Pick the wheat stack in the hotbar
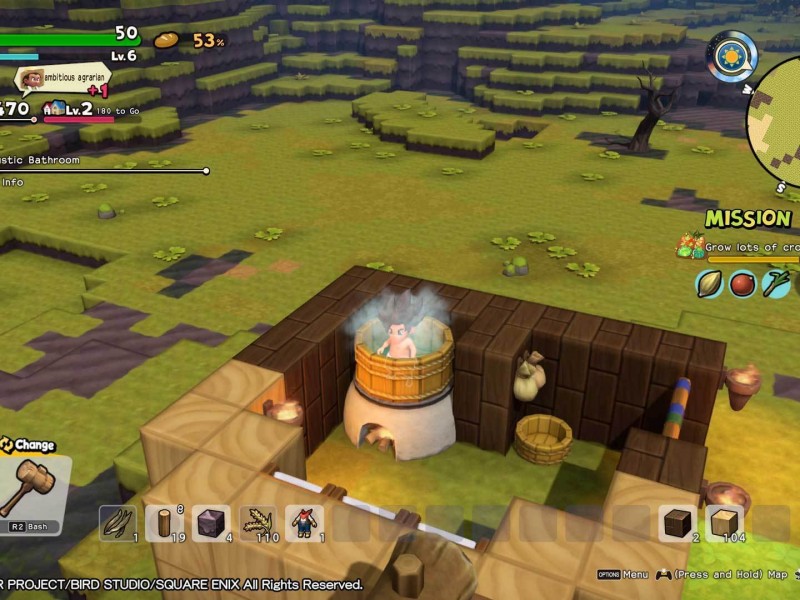Viewport: 800px width, 600px height. click(x=258, y=523)
